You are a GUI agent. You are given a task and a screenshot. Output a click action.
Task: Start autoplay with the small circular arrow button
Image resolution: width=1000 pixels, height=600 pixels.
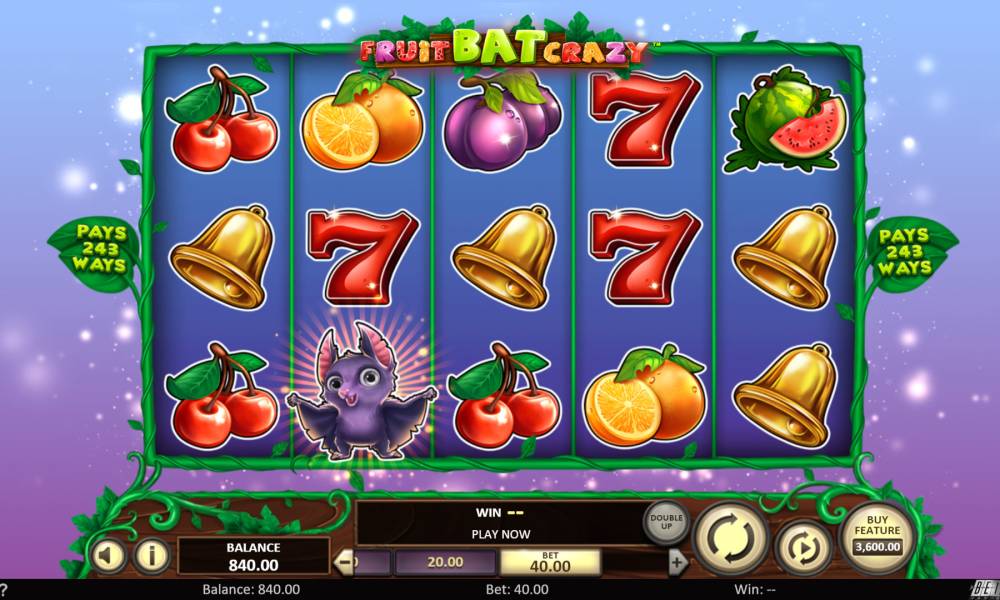point(803,547)
